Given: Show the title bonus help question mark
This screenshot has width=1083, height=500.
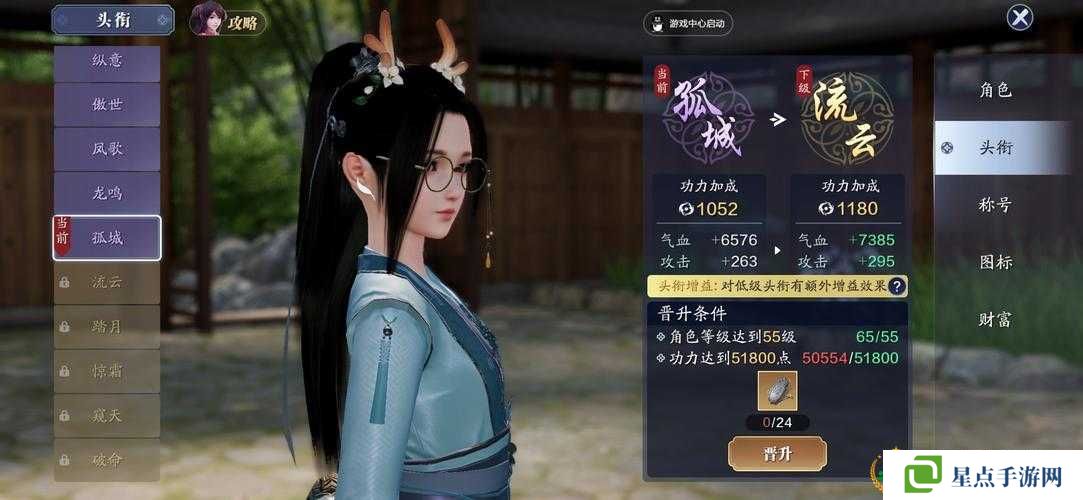Looking at the screenshot, I should click(x=897, y=286).
